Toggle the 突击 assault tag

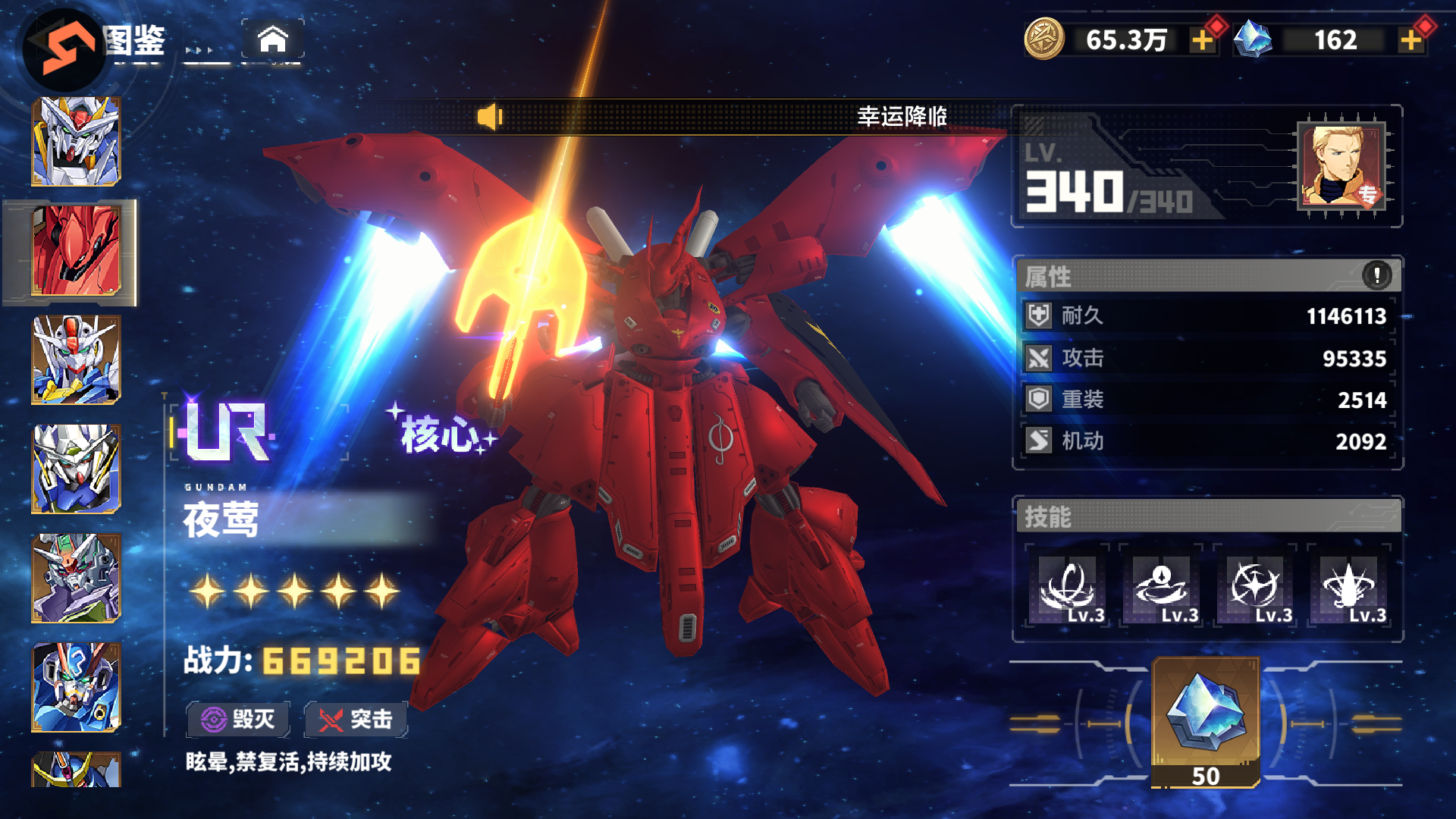[355, 719]
